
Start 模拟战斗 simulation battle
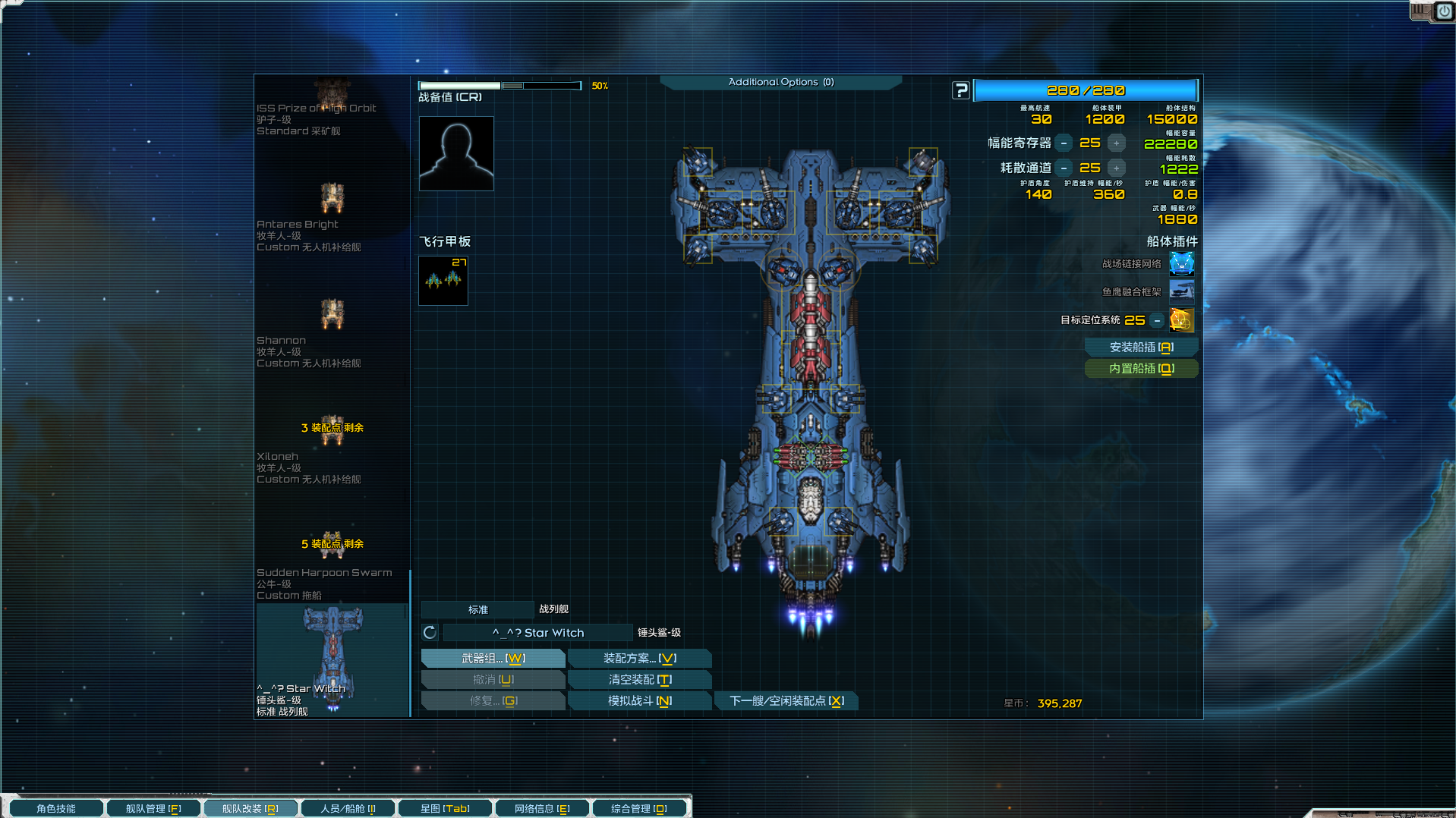(x=639, y=701)
